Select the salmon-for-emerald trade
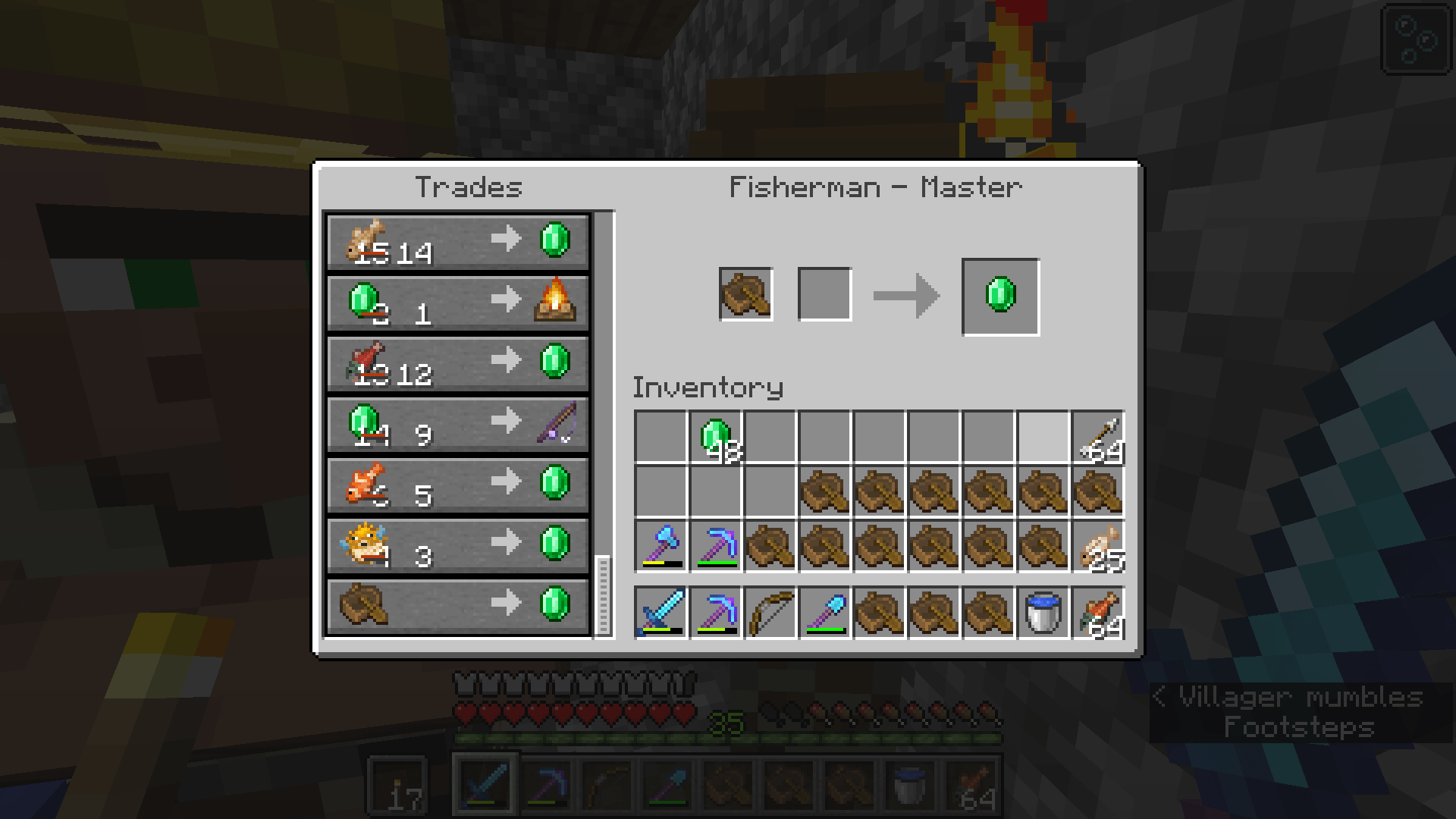Image resolution: width=1456 pixels, height=819 pixels. click(455, 364)
